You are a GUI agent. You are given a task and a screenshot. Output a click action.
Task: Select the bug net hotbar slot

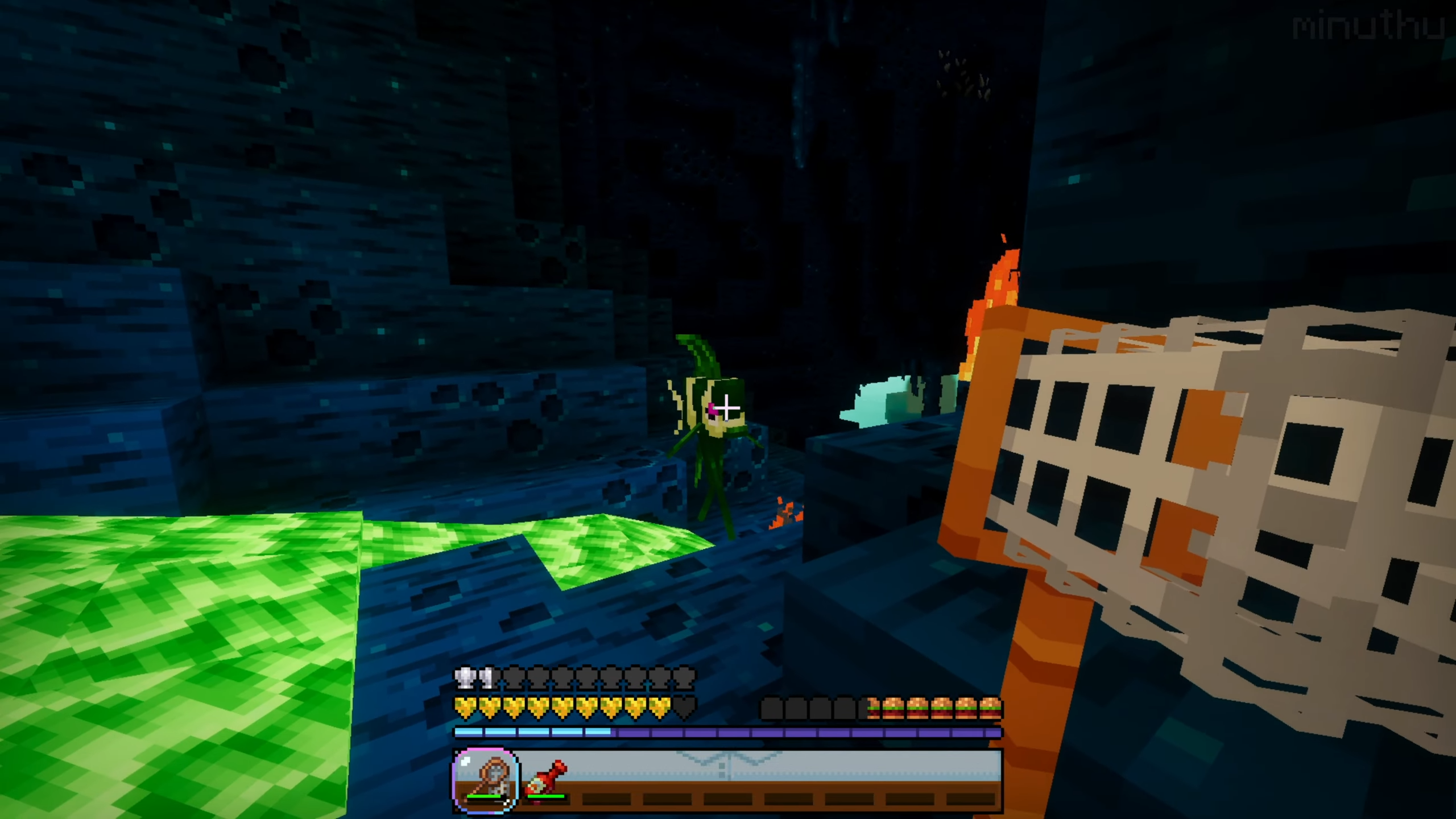pos(486,779)
